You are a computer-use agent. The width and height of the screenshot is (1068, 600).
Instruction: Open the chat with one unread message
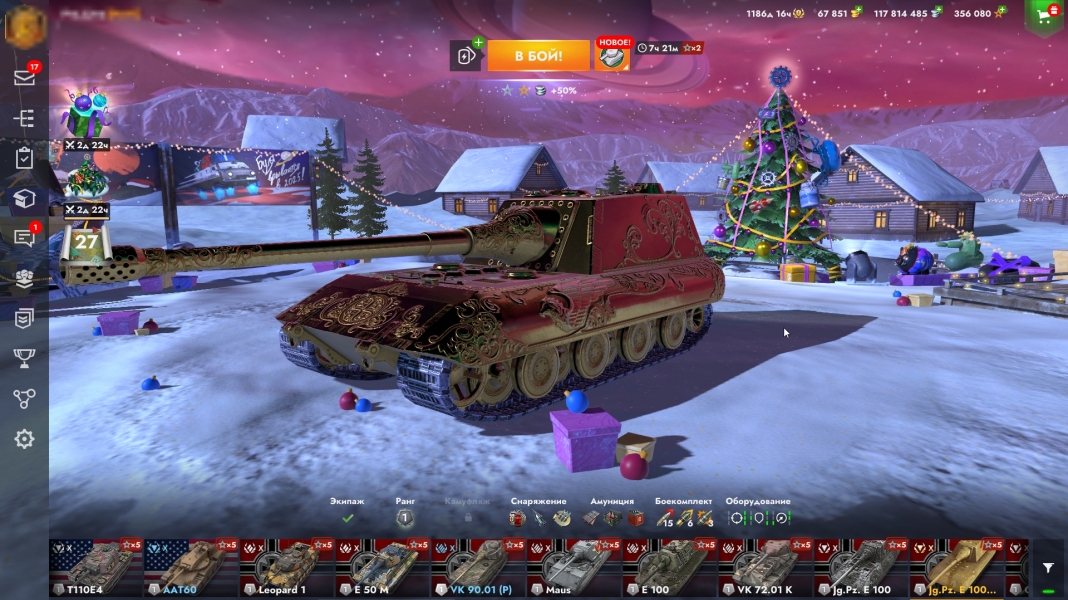coord(24,238)
